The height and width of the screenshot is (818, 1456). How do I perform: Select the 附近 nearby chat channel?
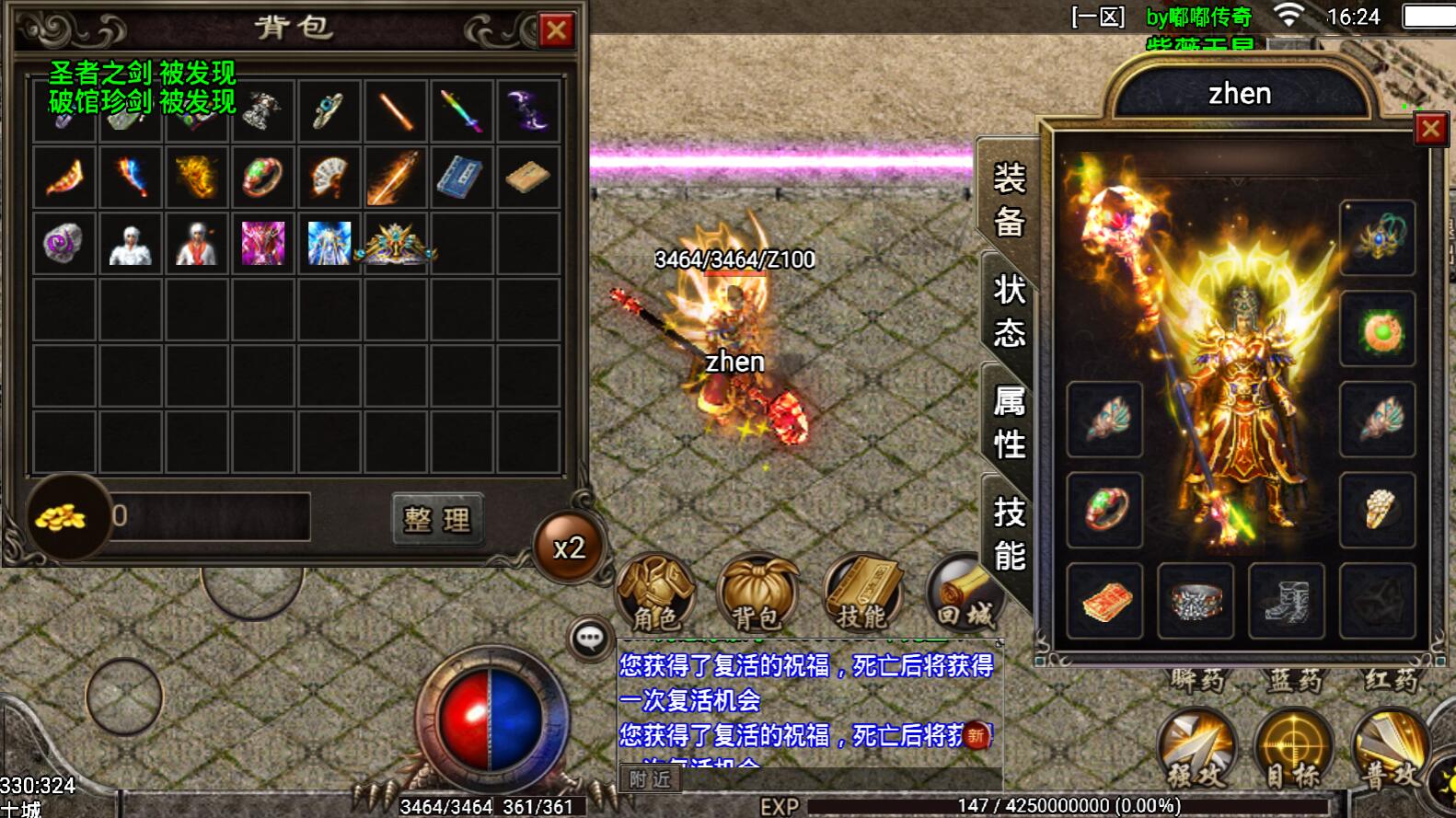point(650,779)
